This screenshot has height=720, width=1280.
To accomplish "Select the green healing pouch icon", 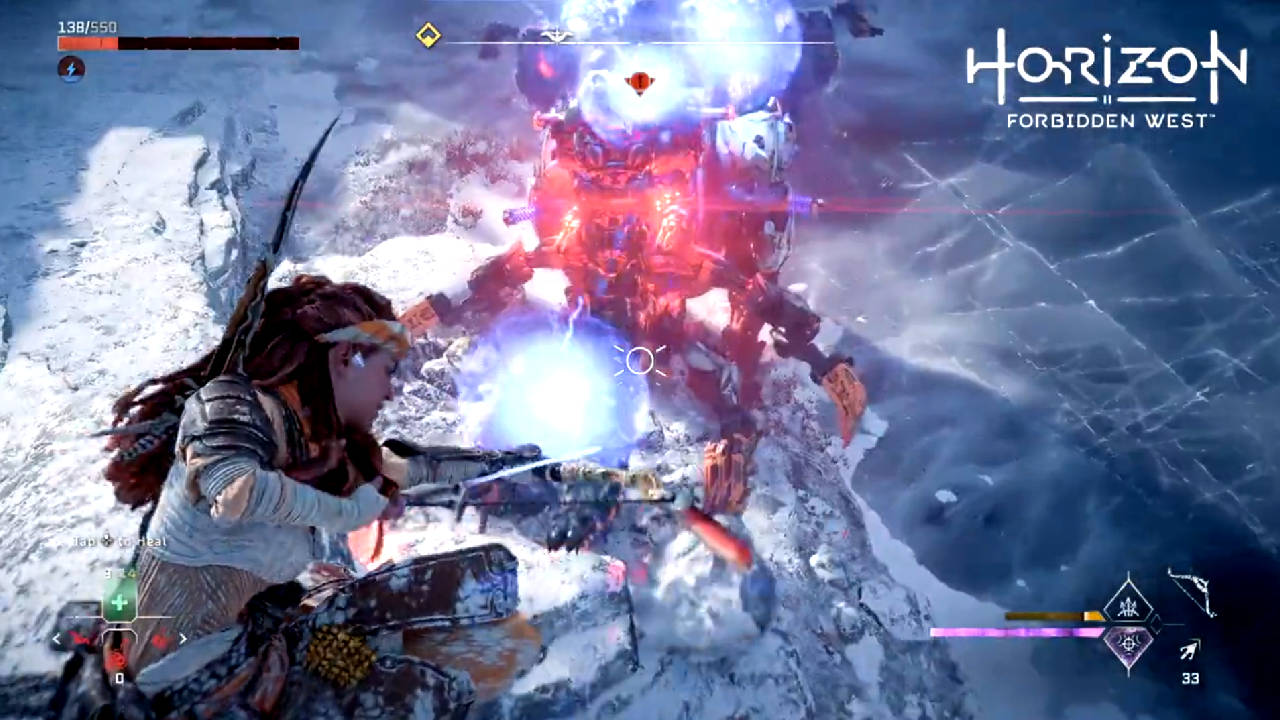I will (x=120, y=601).
